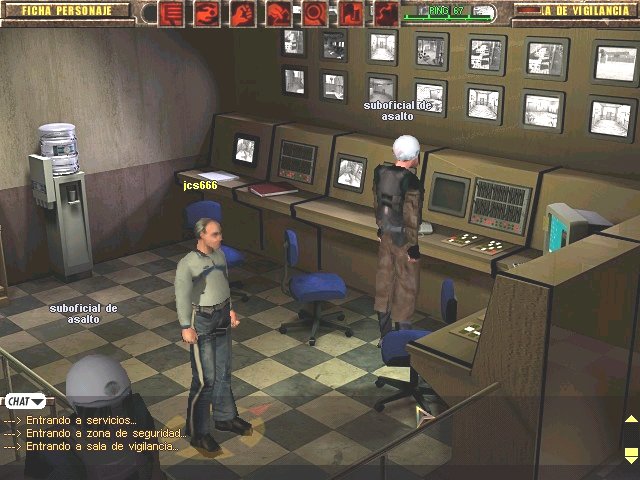Screen dimensions: 640x480
Task: Select the red punching fist icon
Action: pyautogui.click(x=207, y=13)
